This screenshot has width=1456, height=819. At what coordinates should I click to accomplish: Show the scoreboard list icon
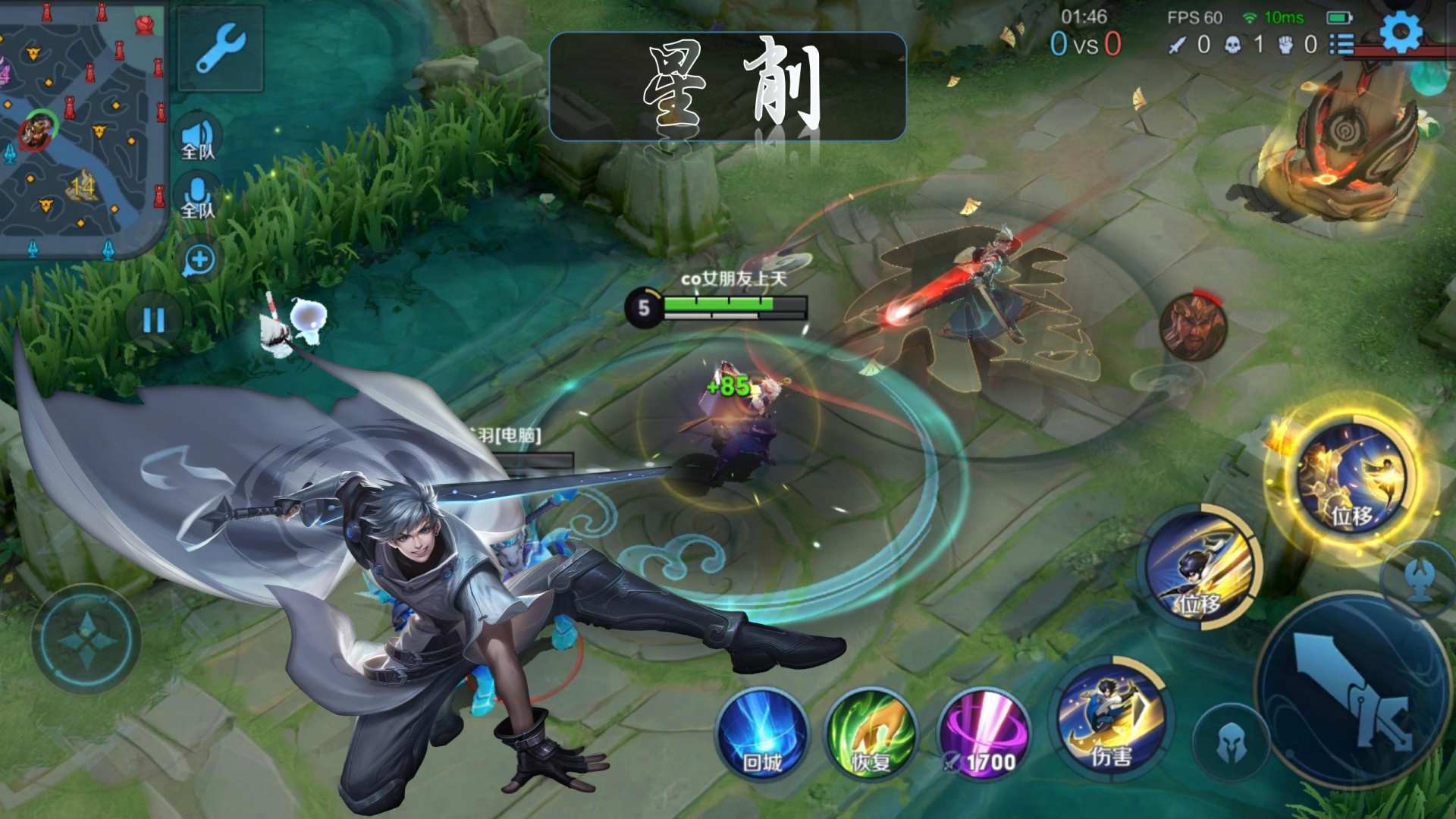click(1341, 44)
